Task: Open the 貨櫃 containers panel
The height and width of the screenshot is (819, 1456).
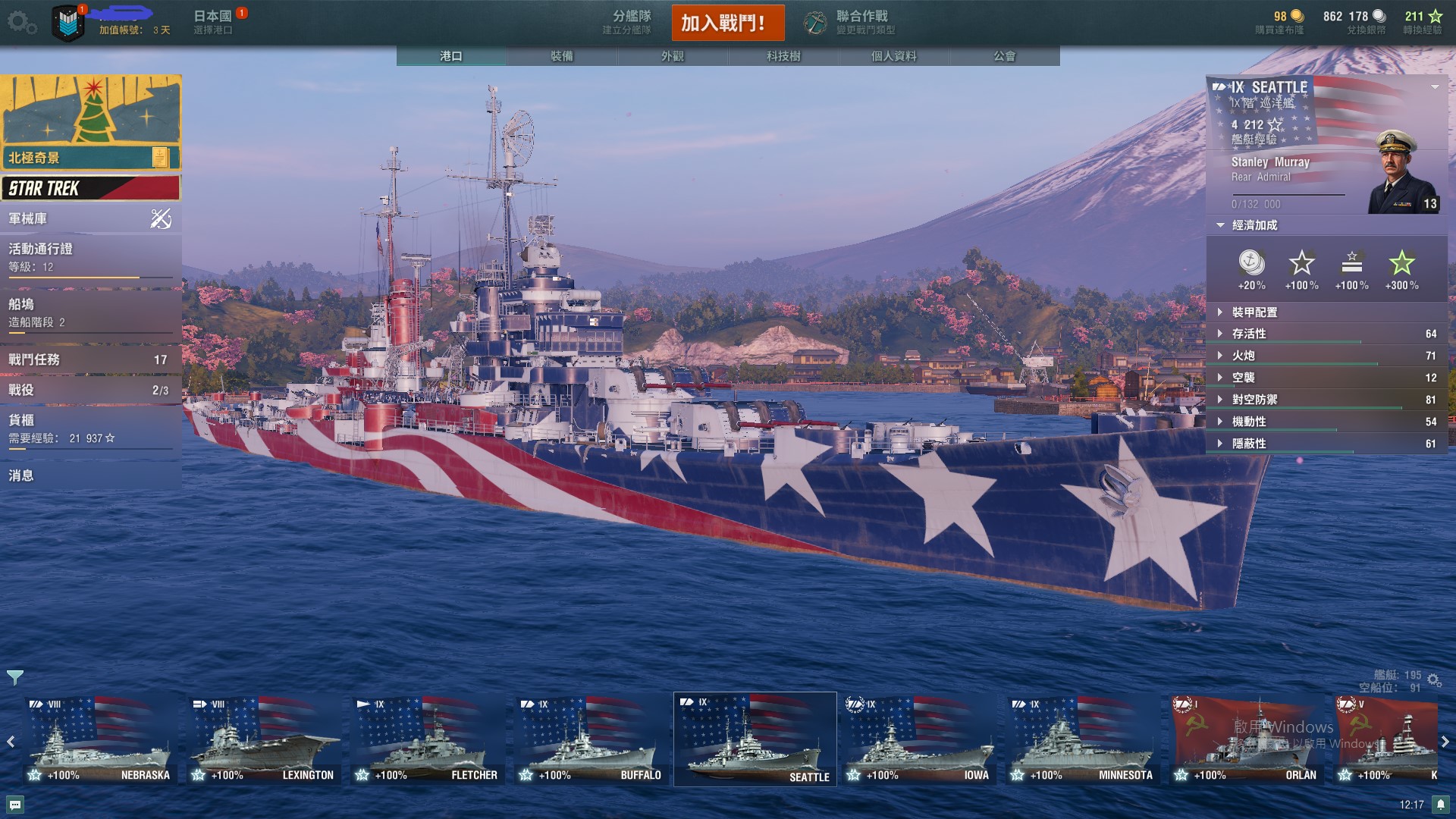Action: [x=91, y=428]
